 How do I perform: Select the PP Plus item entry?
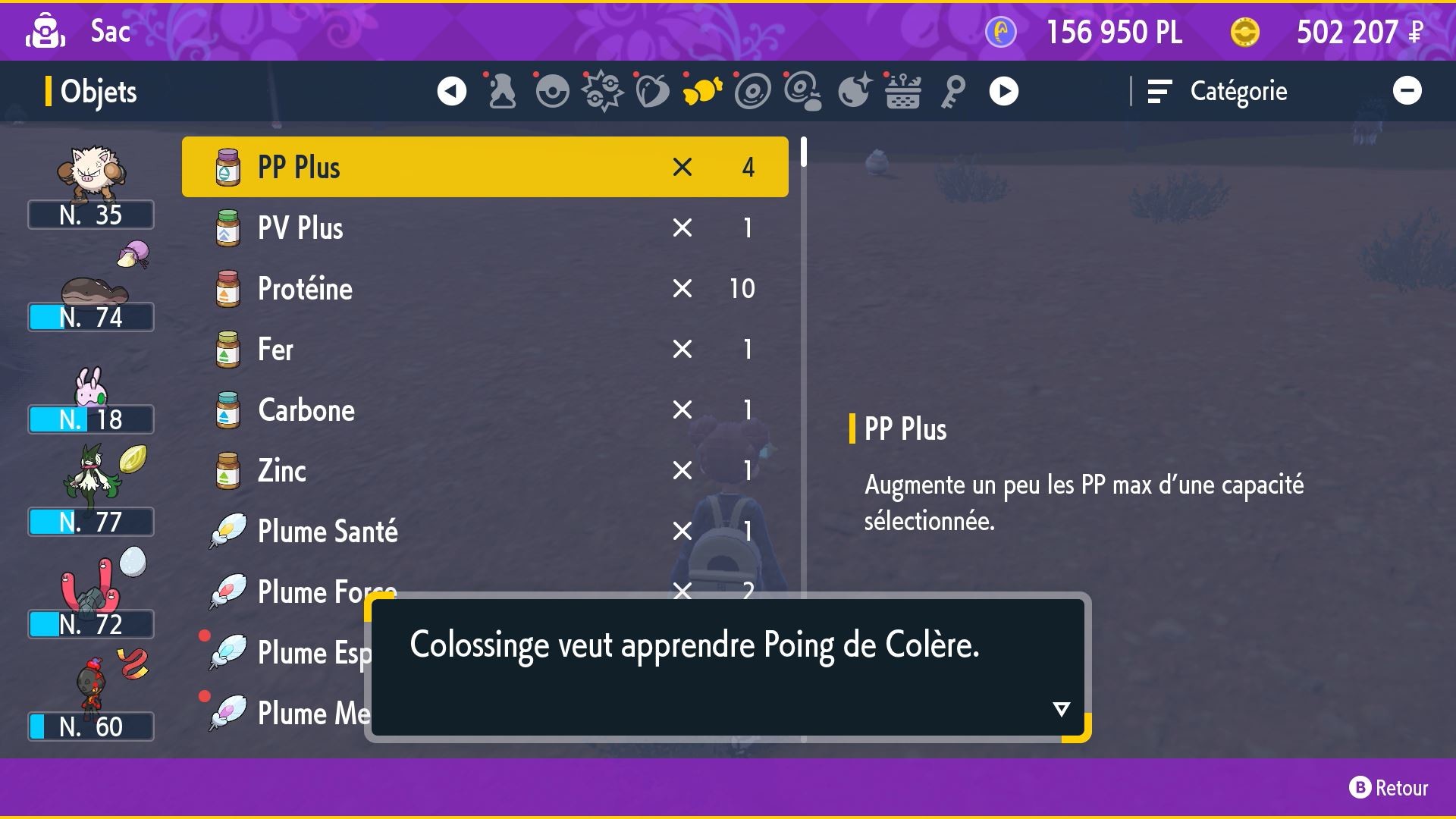tap(485, 167)
